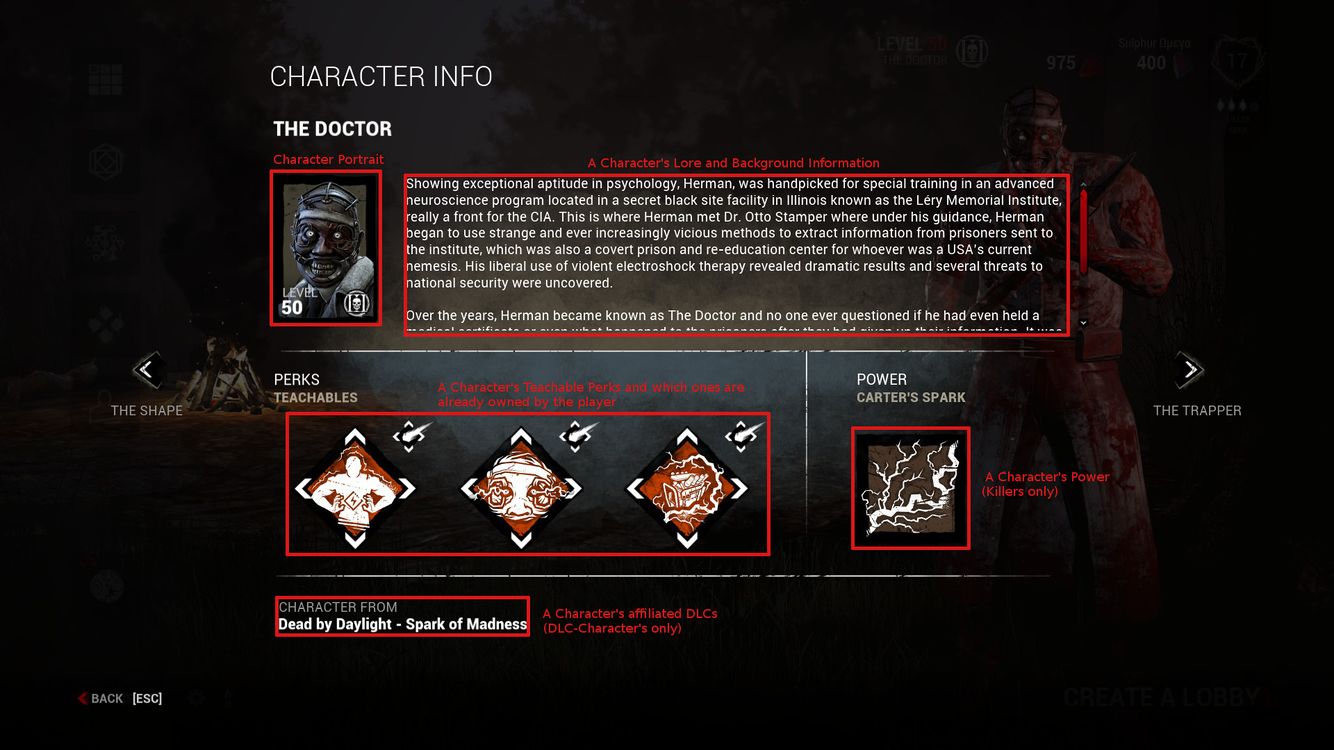Select THE TRAPPER character label

(x=1197, y=410)
